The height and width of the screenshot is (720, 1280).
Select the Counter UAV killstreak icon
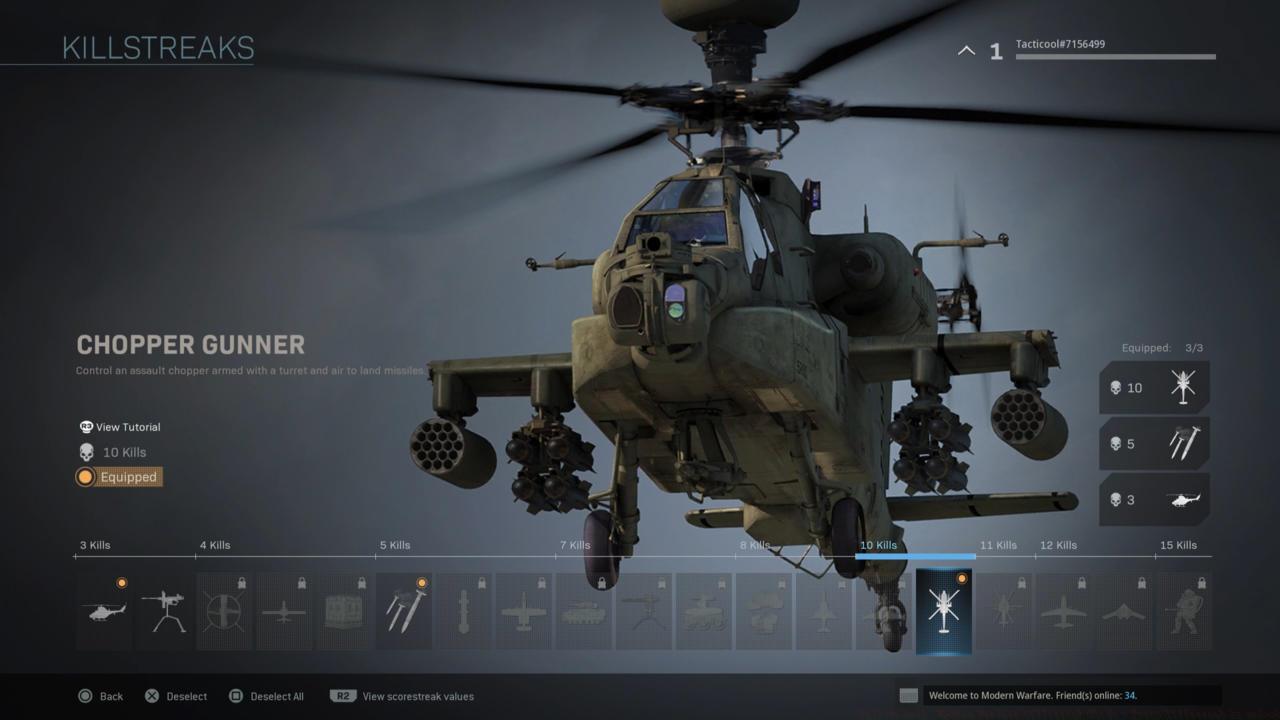click(x=224, y=610)
